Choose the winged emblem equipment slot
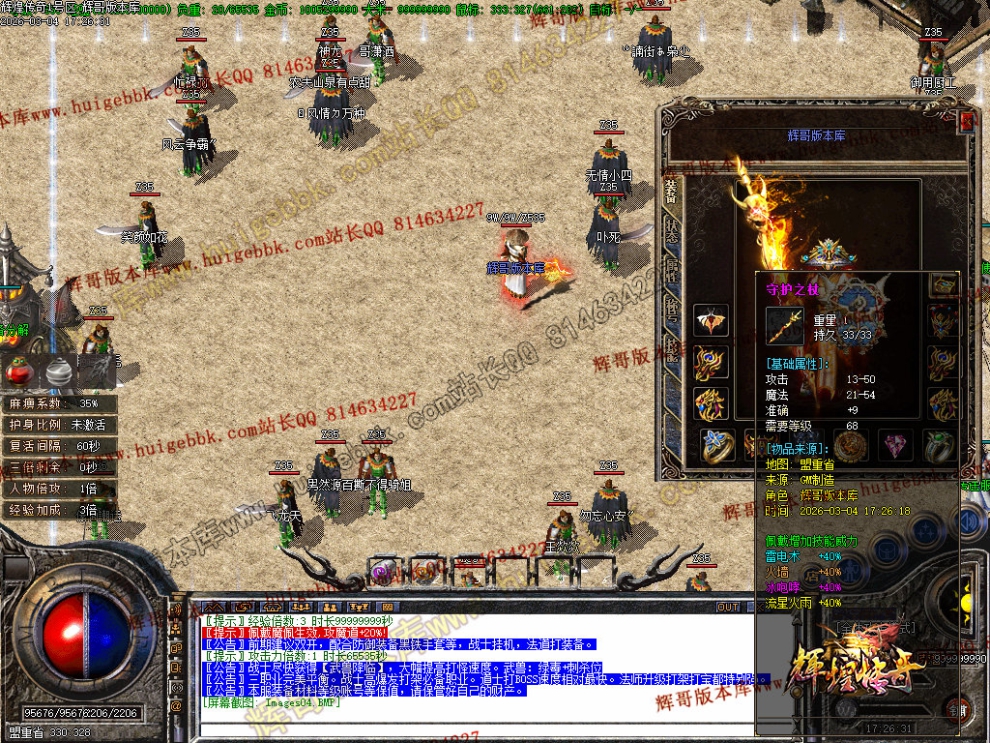 [x=711, y=321]
